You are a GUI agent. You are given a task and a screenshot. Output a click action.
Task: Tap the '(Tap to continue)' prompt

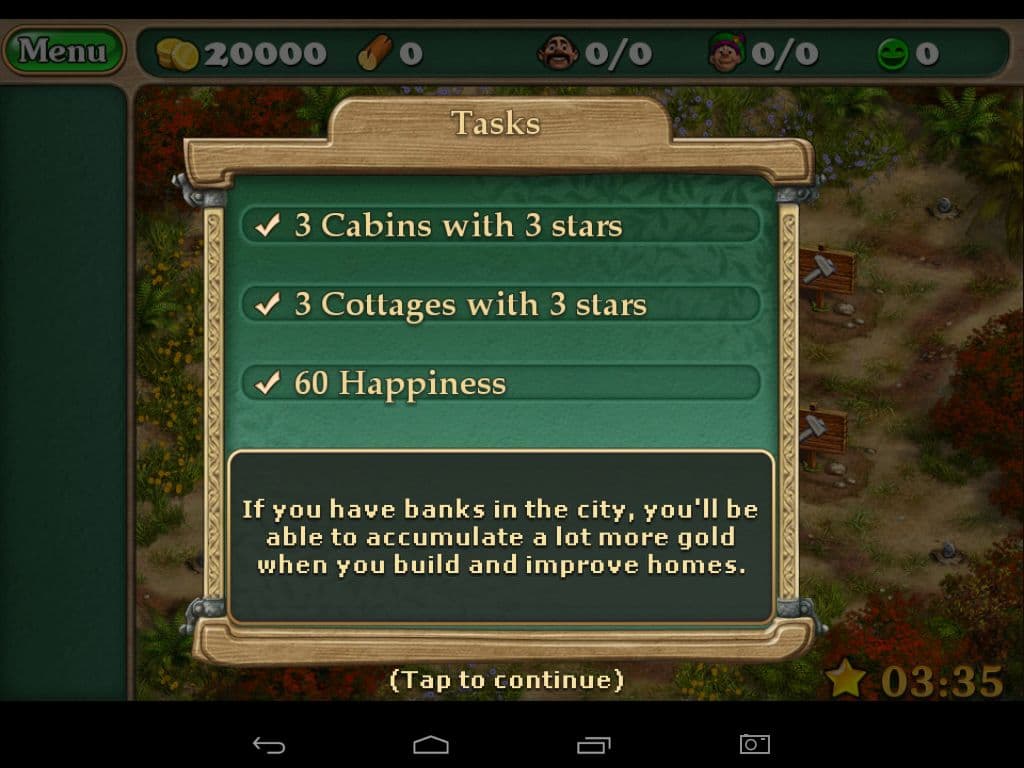506,680
